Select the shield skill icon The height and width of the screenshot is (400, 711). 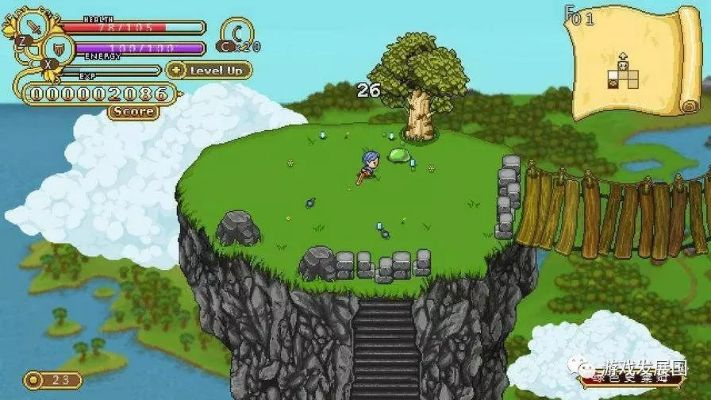[x=57, y=48]
